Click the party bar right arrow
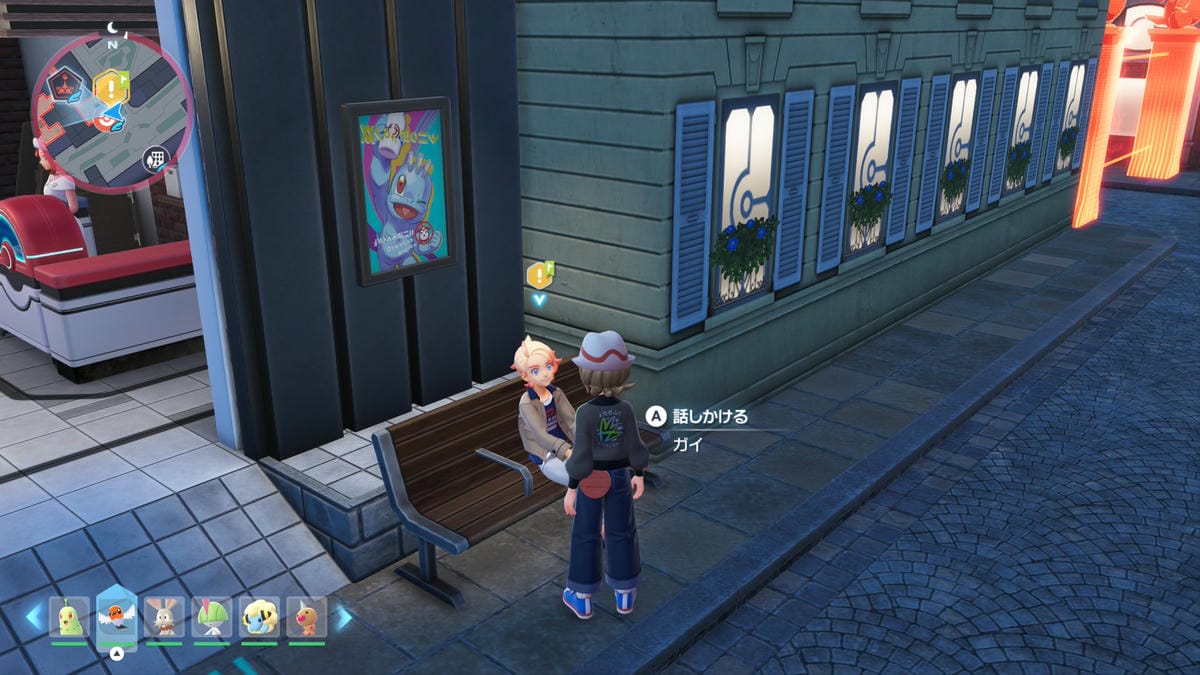Image resolution: width=1200 pixels, height=675 pixels. coord(343,617)
